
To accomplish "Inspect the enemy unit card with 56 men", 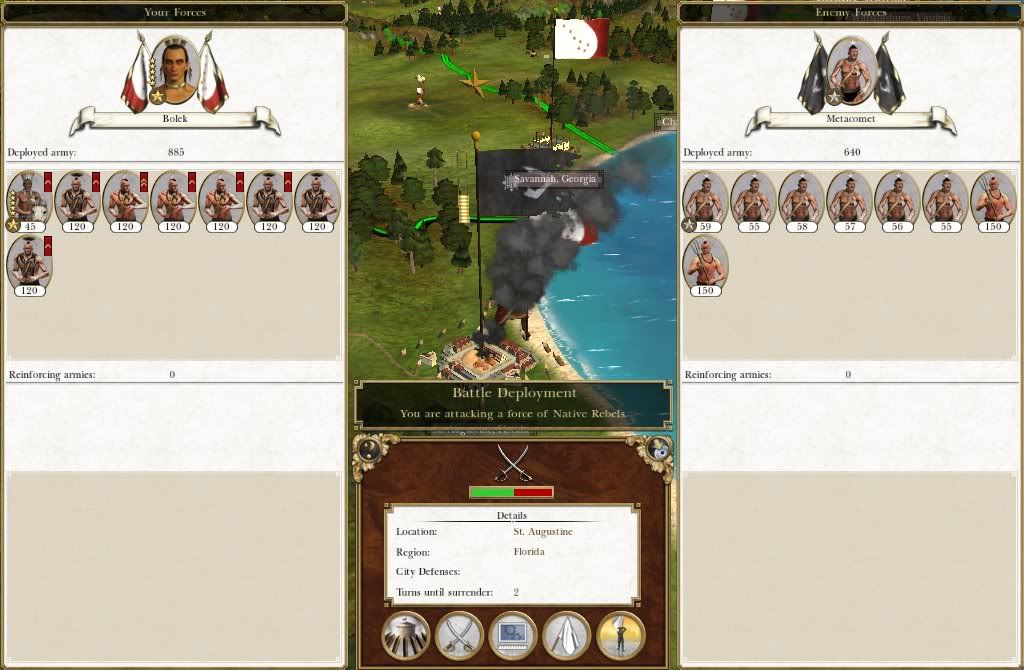I will [898, 200].
